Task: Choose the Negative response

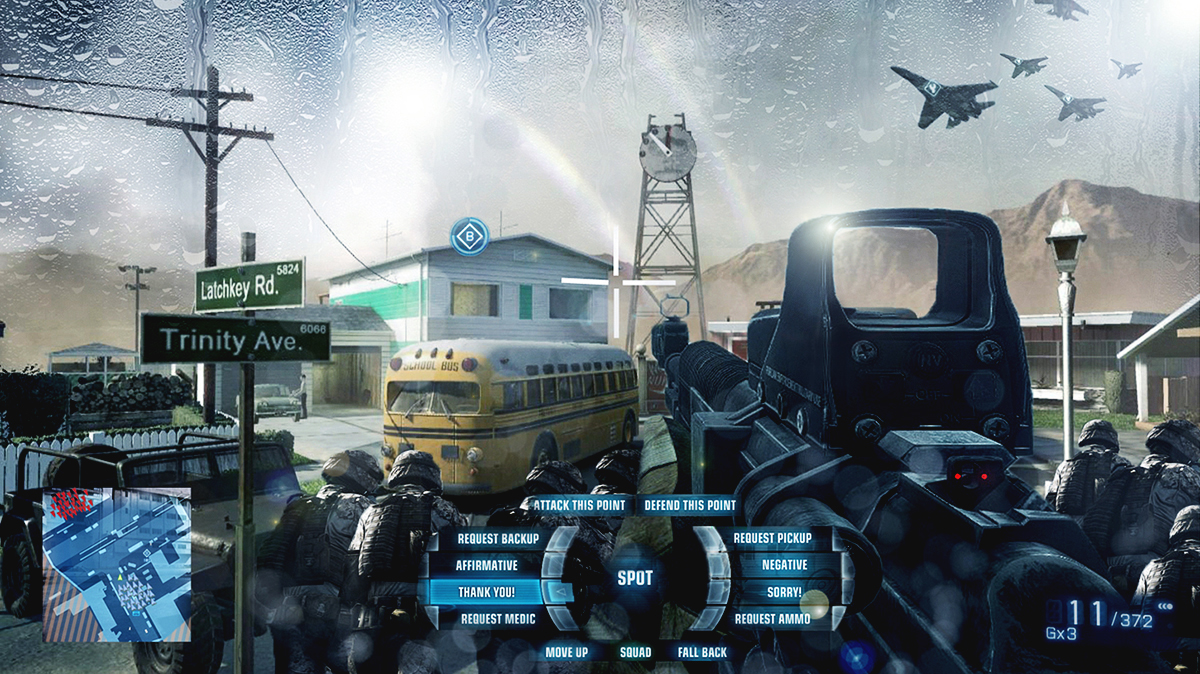Action: [x=784, y=565]
